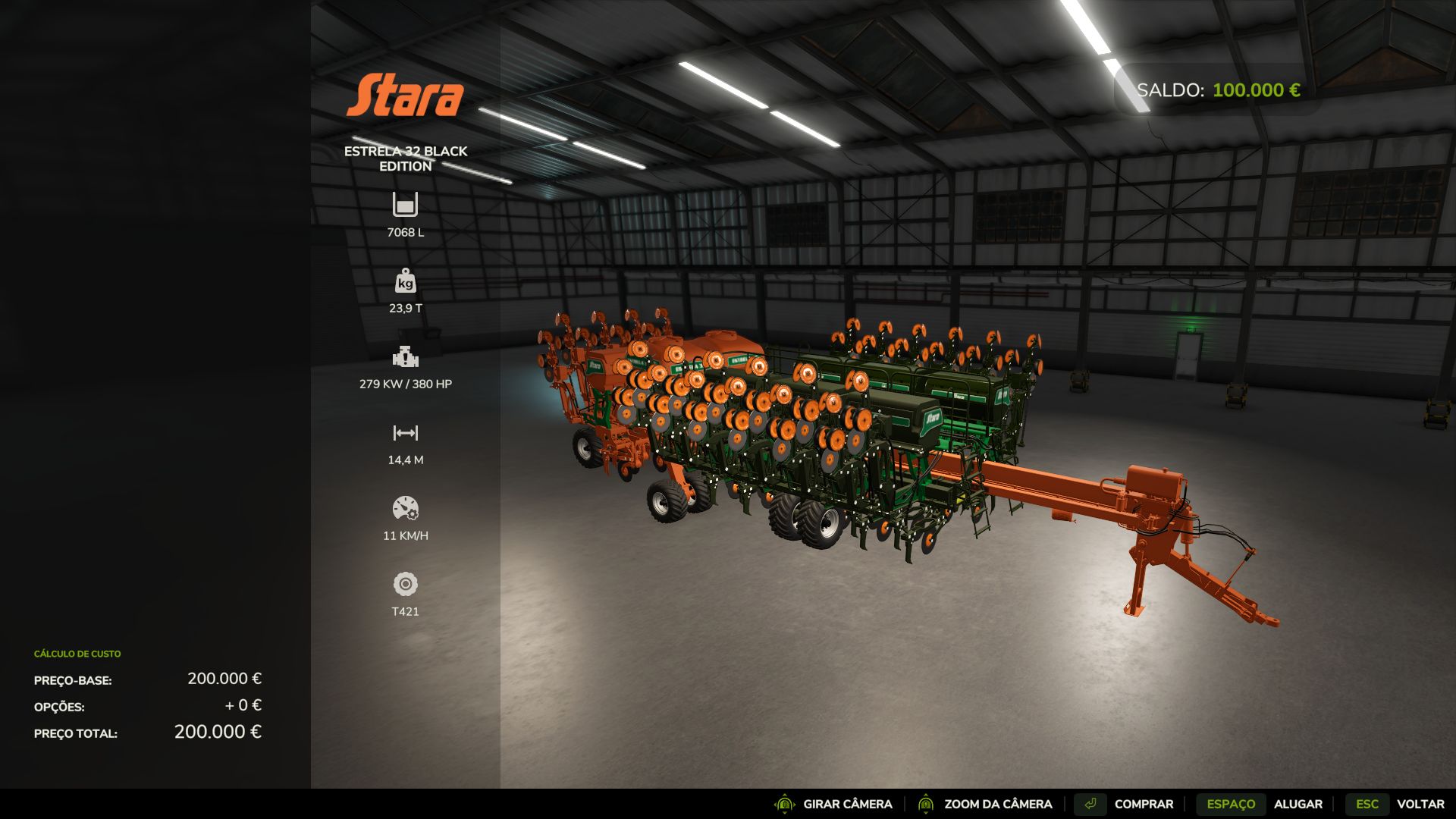The image size is (1456, 819).
Task: Click the T421 tire category icon
Action: click(406, 583)
